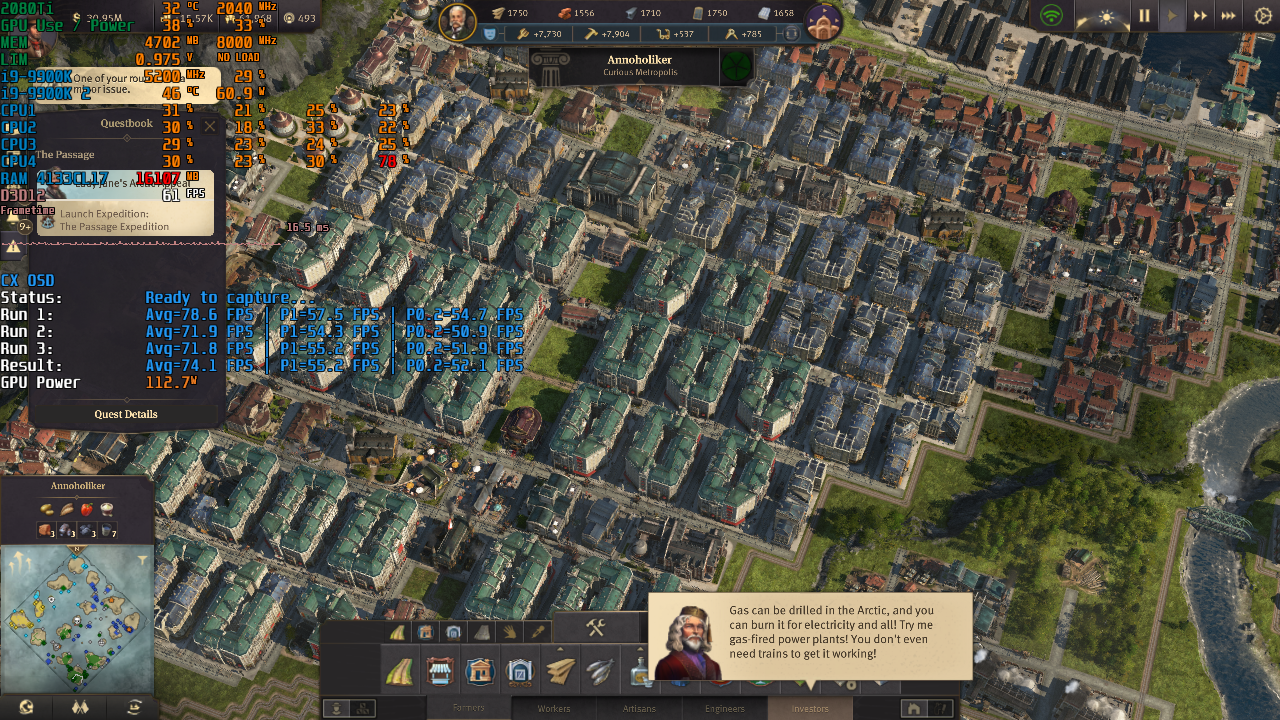Switch to the Farmers tab
The height and width of the screenshot is (720, 1280).
[x=470, y=708]
